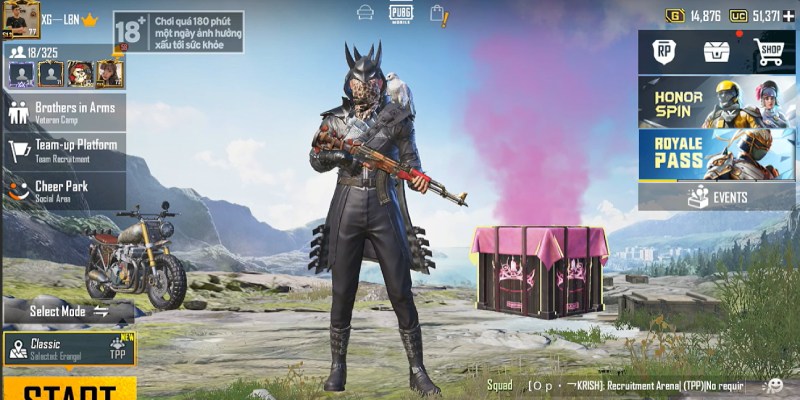The width and height of the screenshot is (800, 400).
Task: Open Brothers in Arms Veteran Camp
Action: tap(64, 113)
